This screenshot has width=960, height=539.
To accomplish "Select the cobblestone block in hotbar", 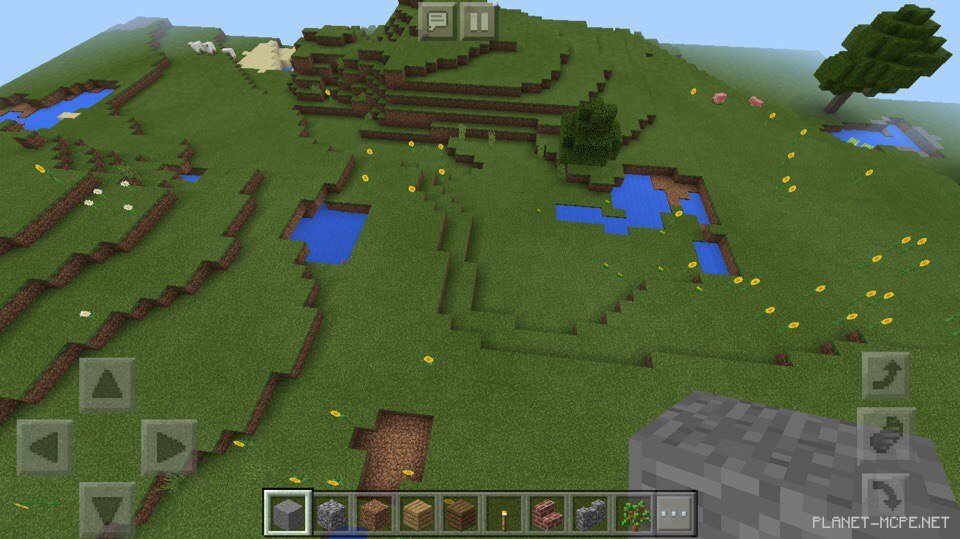I will pos(332,514).
